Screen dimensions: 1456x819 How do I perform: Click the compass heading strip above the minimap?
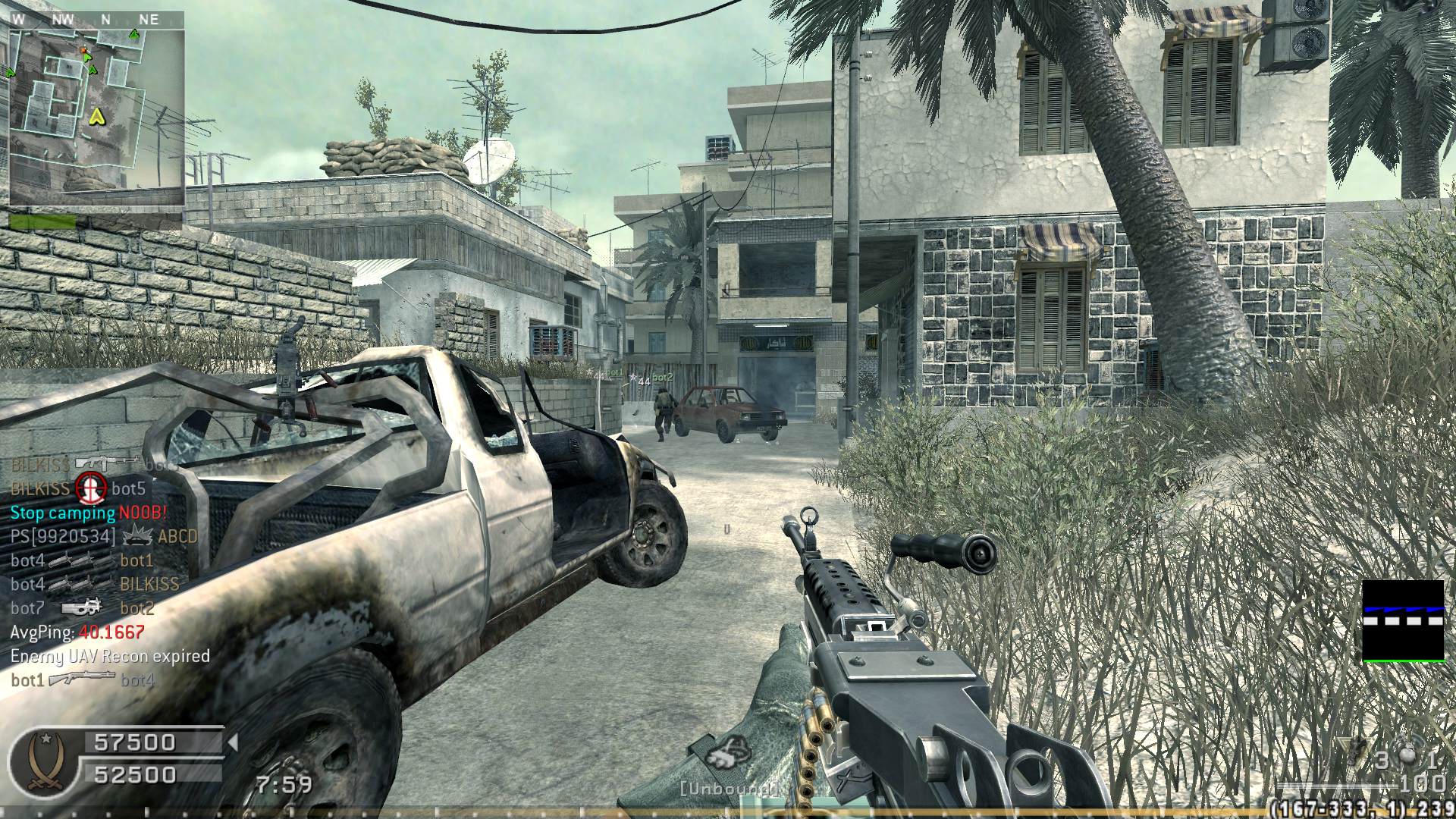tap(97, 20)
